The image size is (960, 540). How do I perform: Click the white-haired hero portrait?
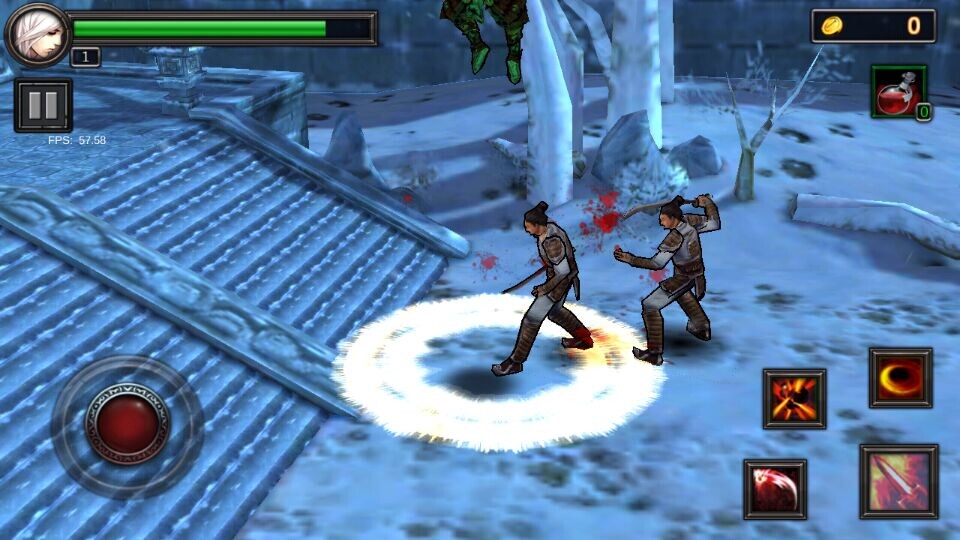(x=37, y=33)
